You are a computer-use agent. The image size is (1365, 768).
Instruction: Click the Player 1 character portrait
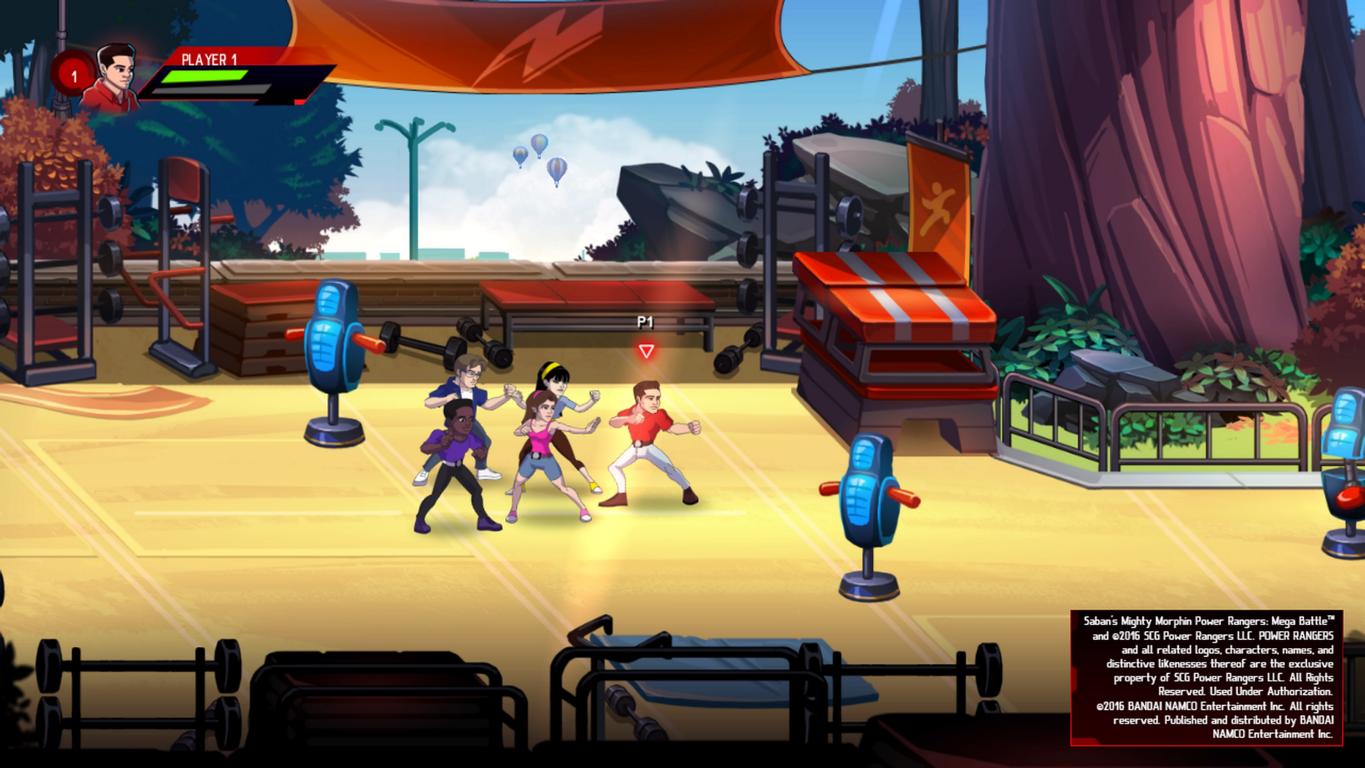click(112, 76)
